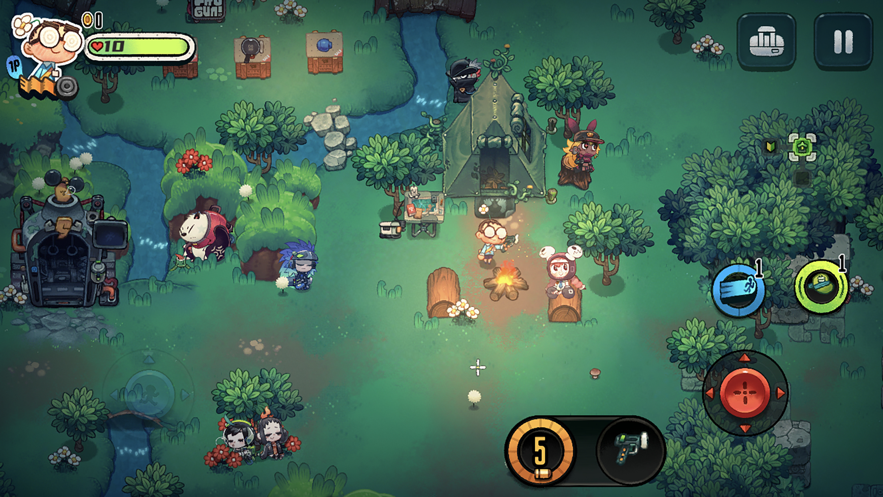
Task: Reload with the orange ammo ring button
Action: click(x=540, y=448)
